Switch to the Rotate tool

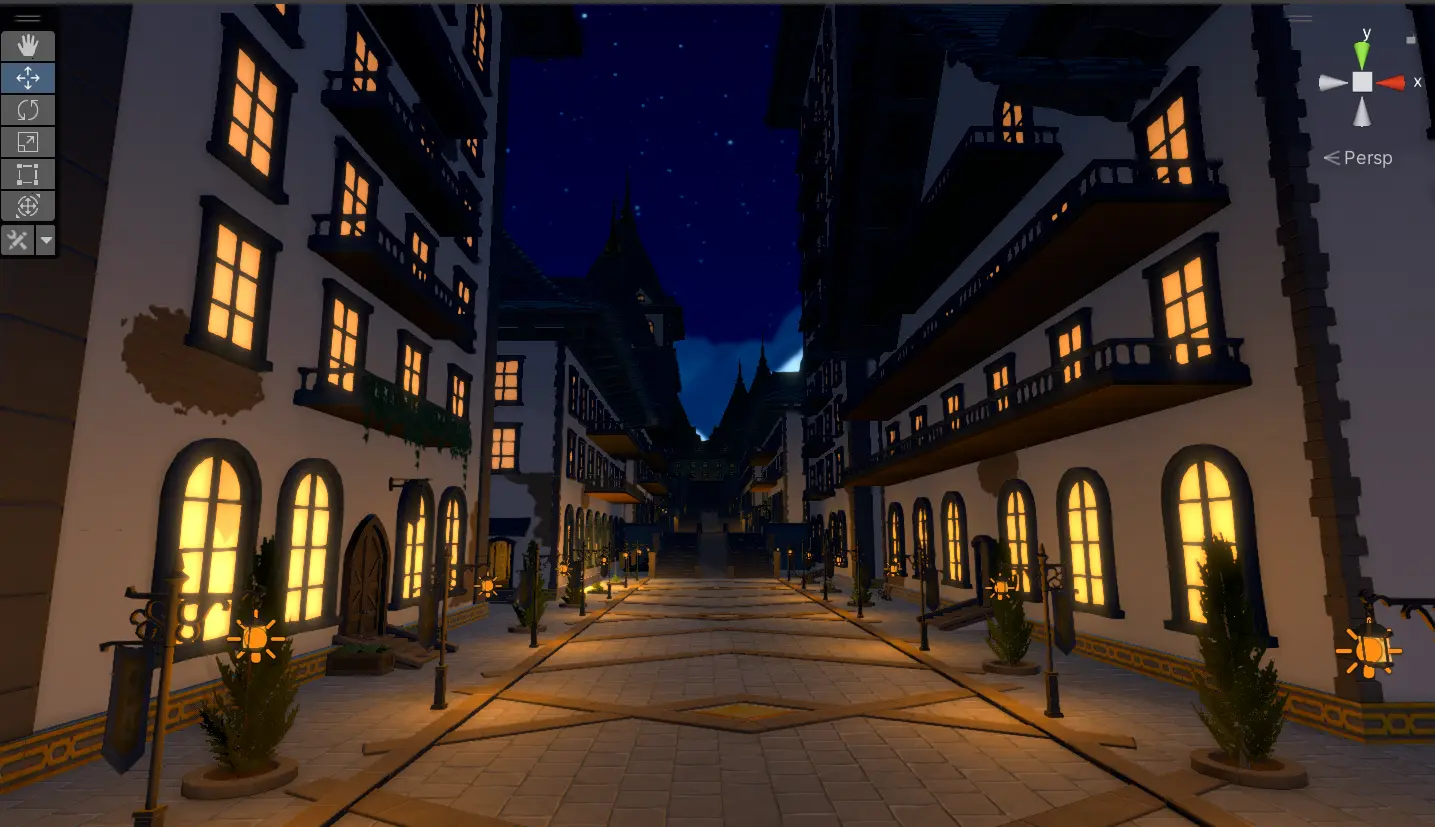(28, 109)
